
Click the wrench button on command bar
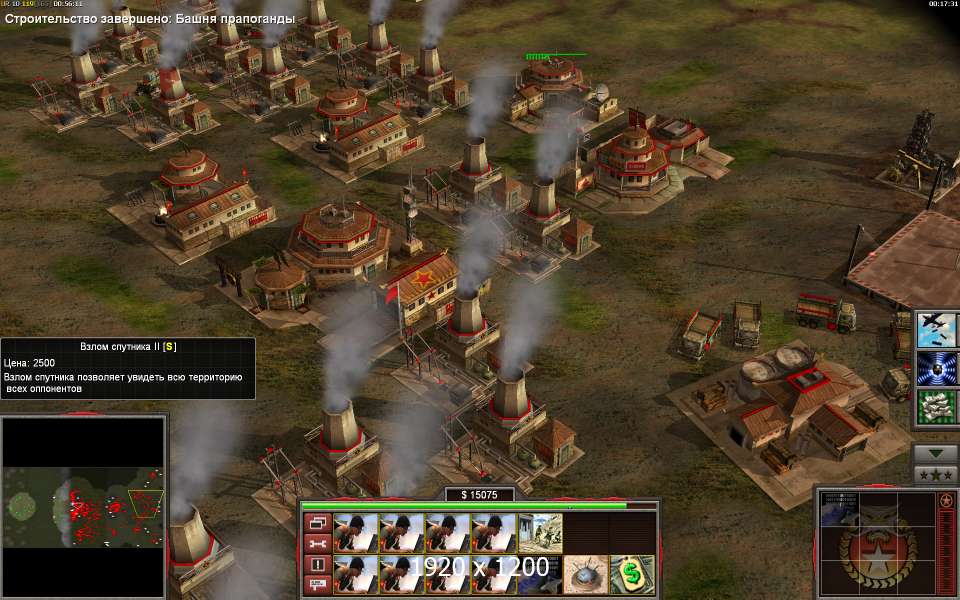coord(318,543)
